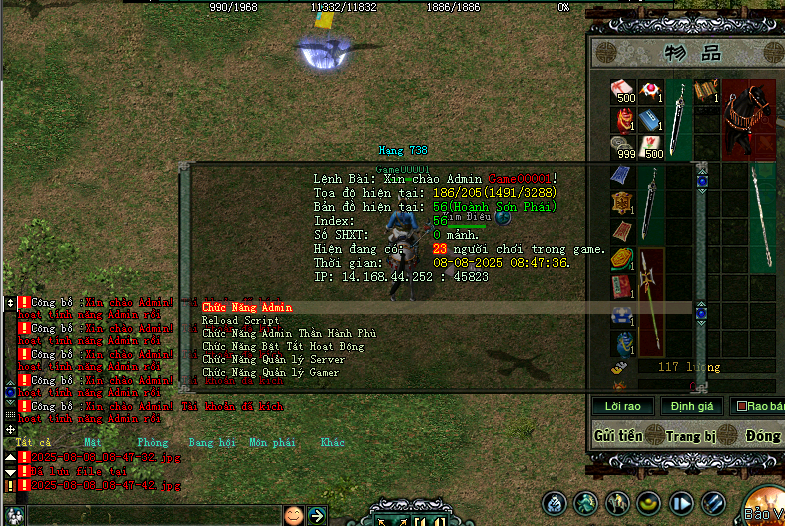Click the horse-riding icon on the bottom bar
This screenshot has height=526, width=785.
pos(619,503)
